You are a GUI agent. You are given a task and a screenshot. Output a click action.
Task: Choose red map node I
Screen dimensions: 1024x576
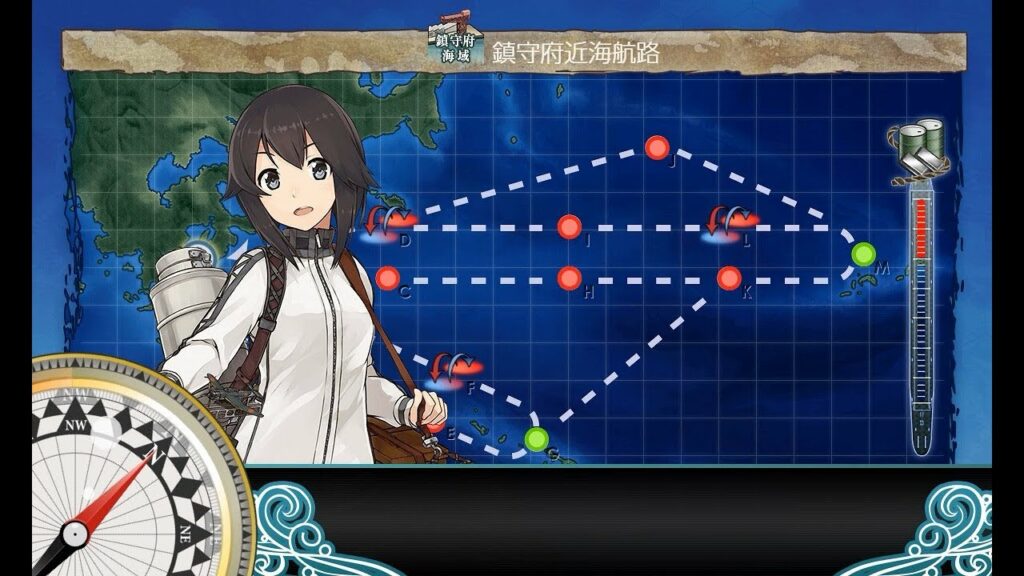tap(569, 226)
